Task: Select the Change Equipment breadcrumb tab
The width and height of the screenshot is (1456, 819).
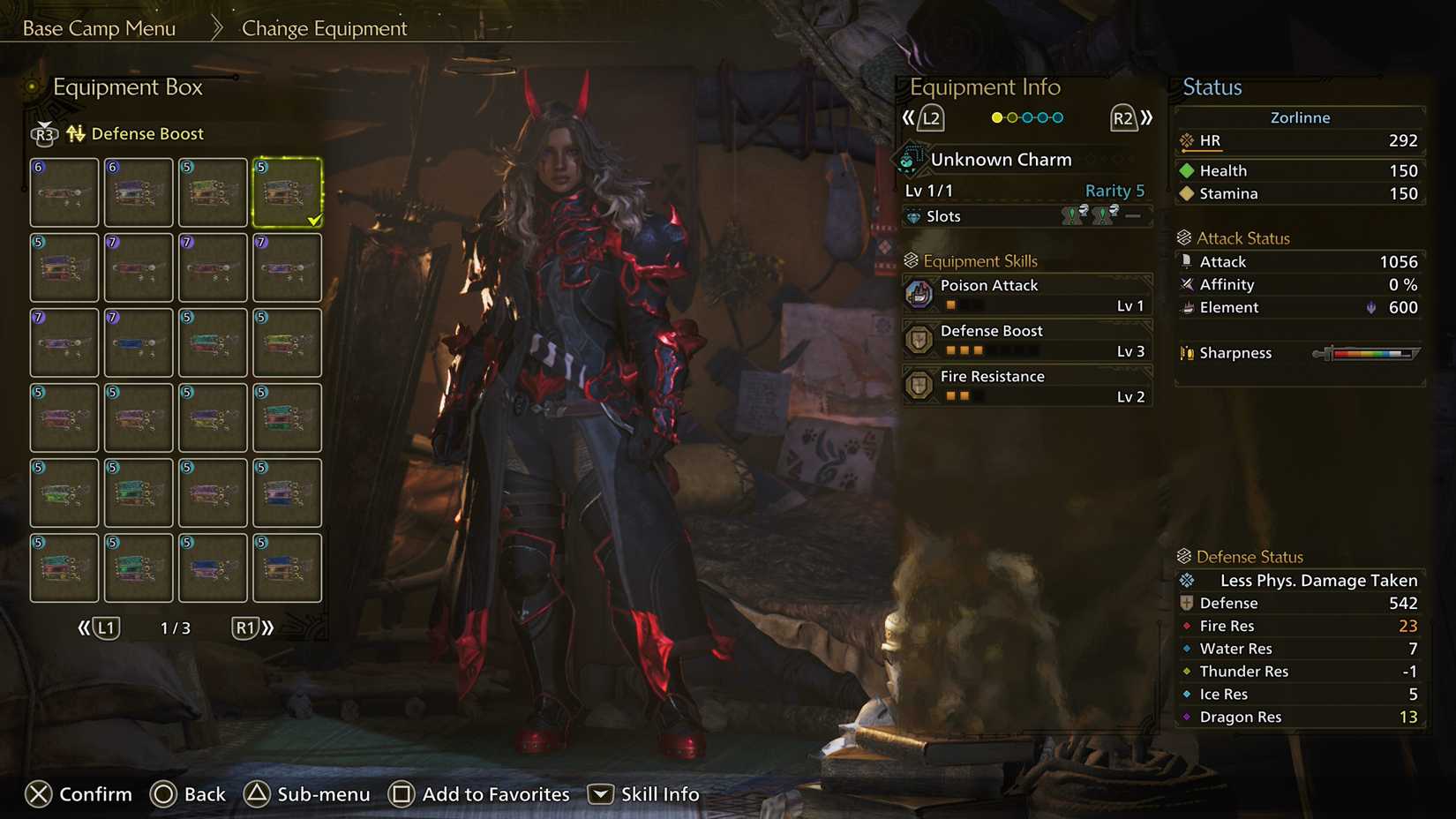Action: 323,28
